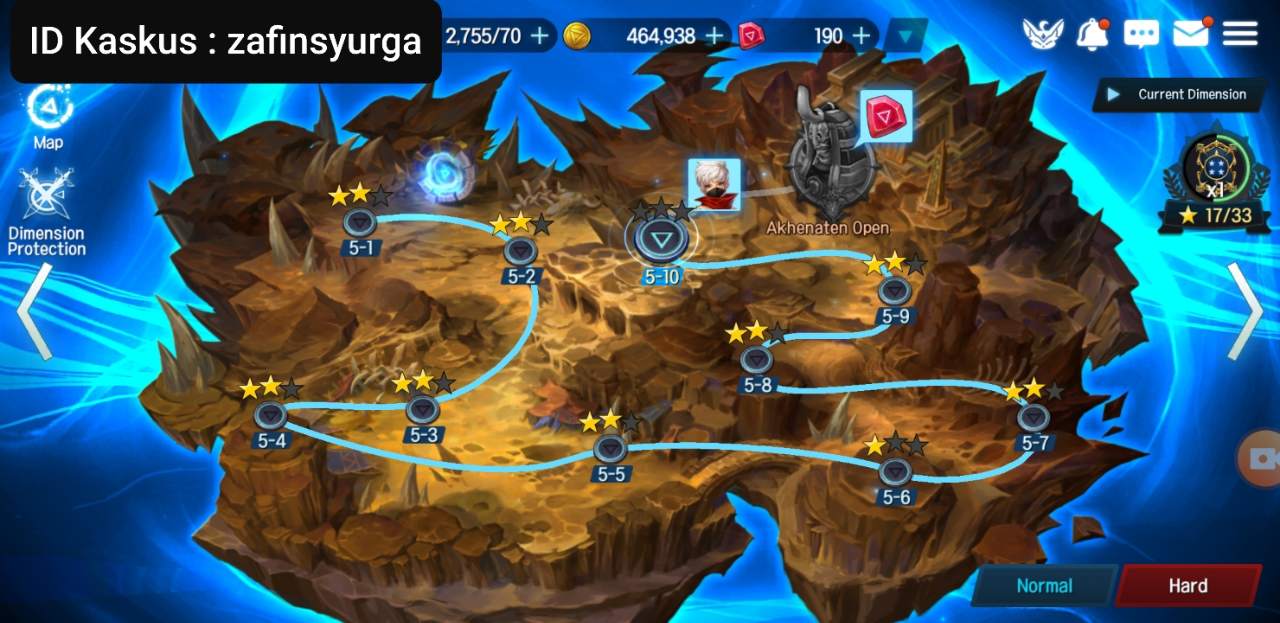The width and height of the screenshot is (1280, 623).
Task: Select stage 5-1 node
Action: point(359,222)
